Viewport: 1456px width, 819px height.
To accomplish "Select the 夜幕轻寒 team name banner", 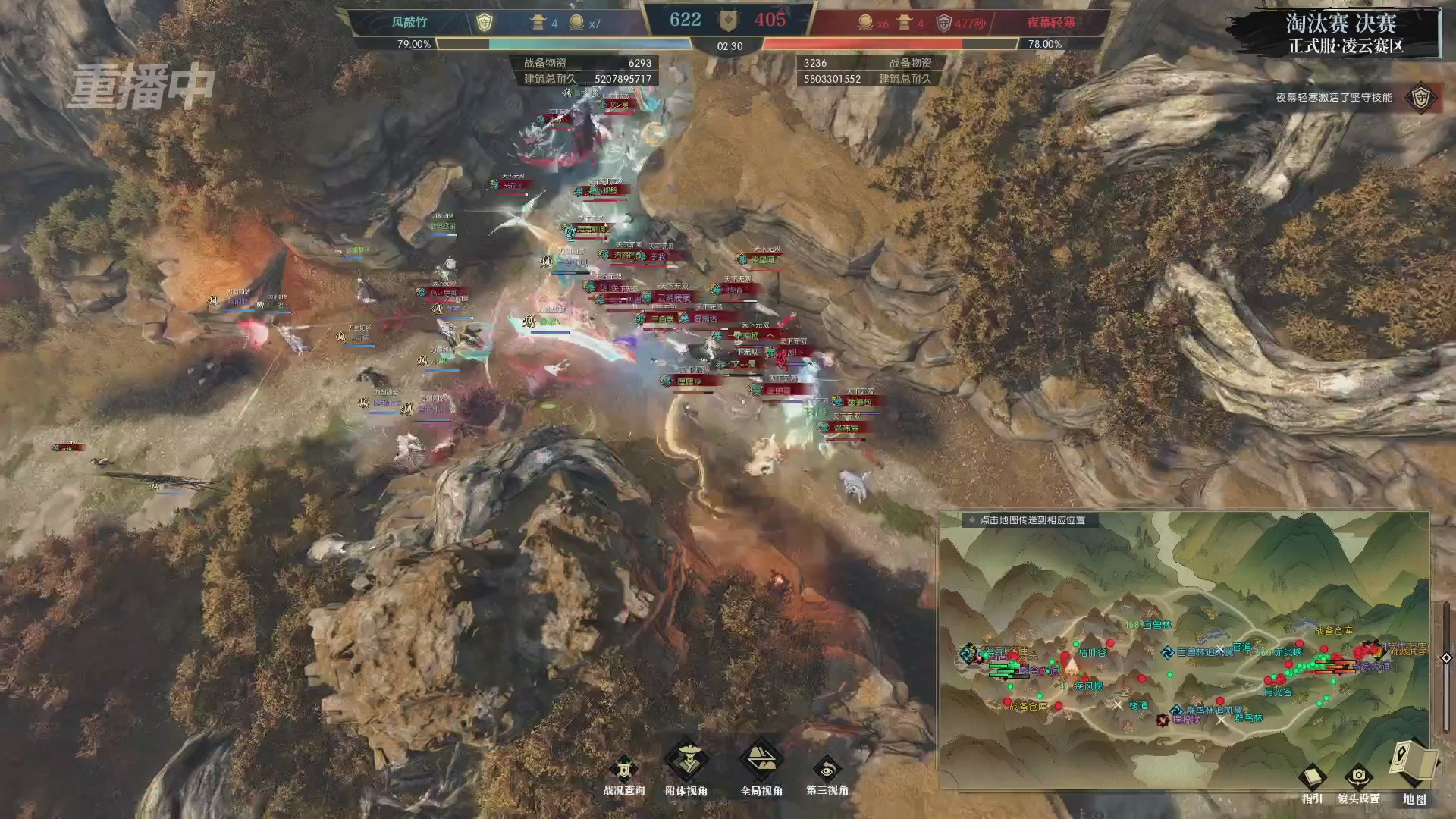I will coord(1051,23).
